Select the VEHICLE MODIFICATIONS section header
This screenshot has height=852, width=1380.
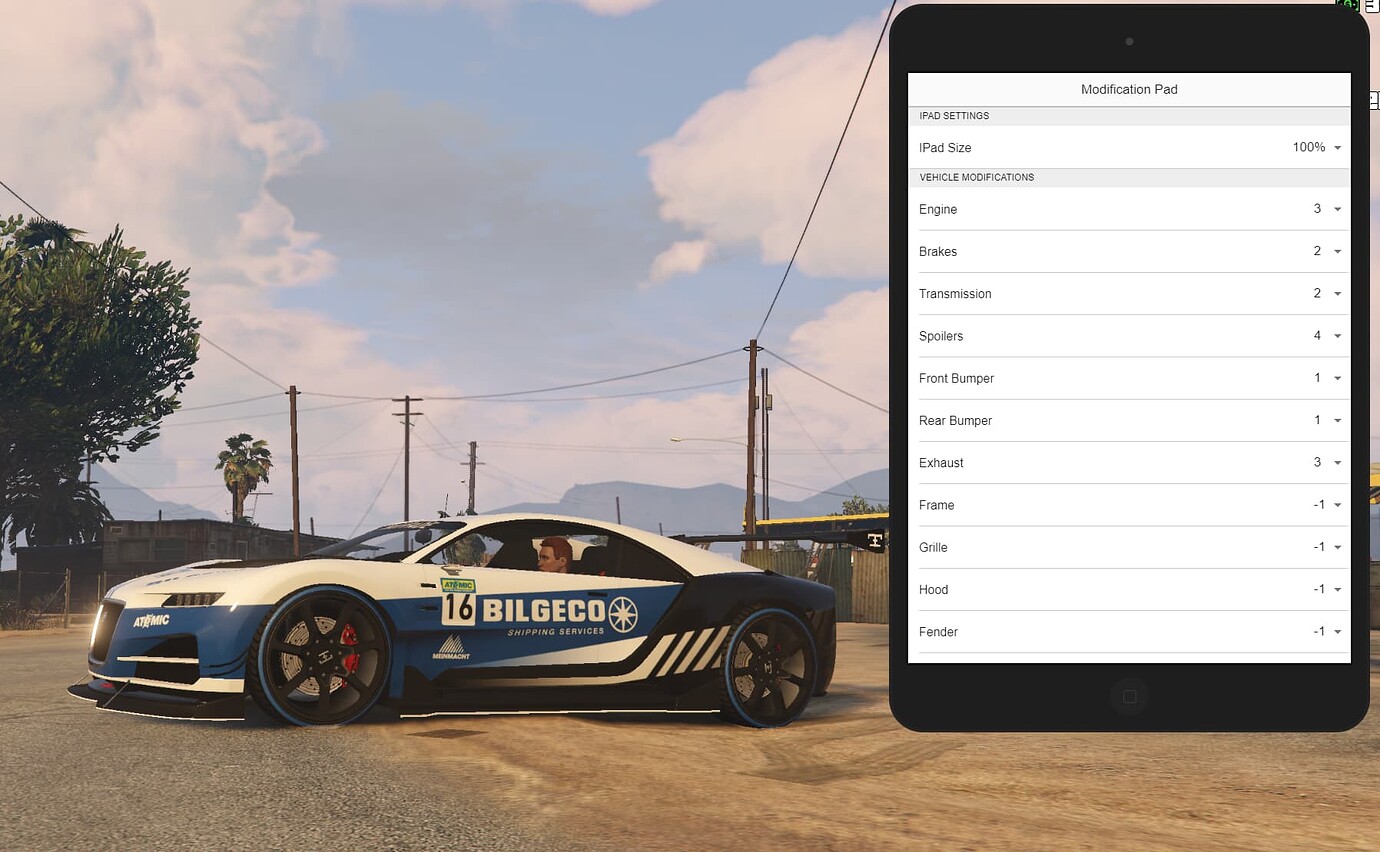click(977, 177)
